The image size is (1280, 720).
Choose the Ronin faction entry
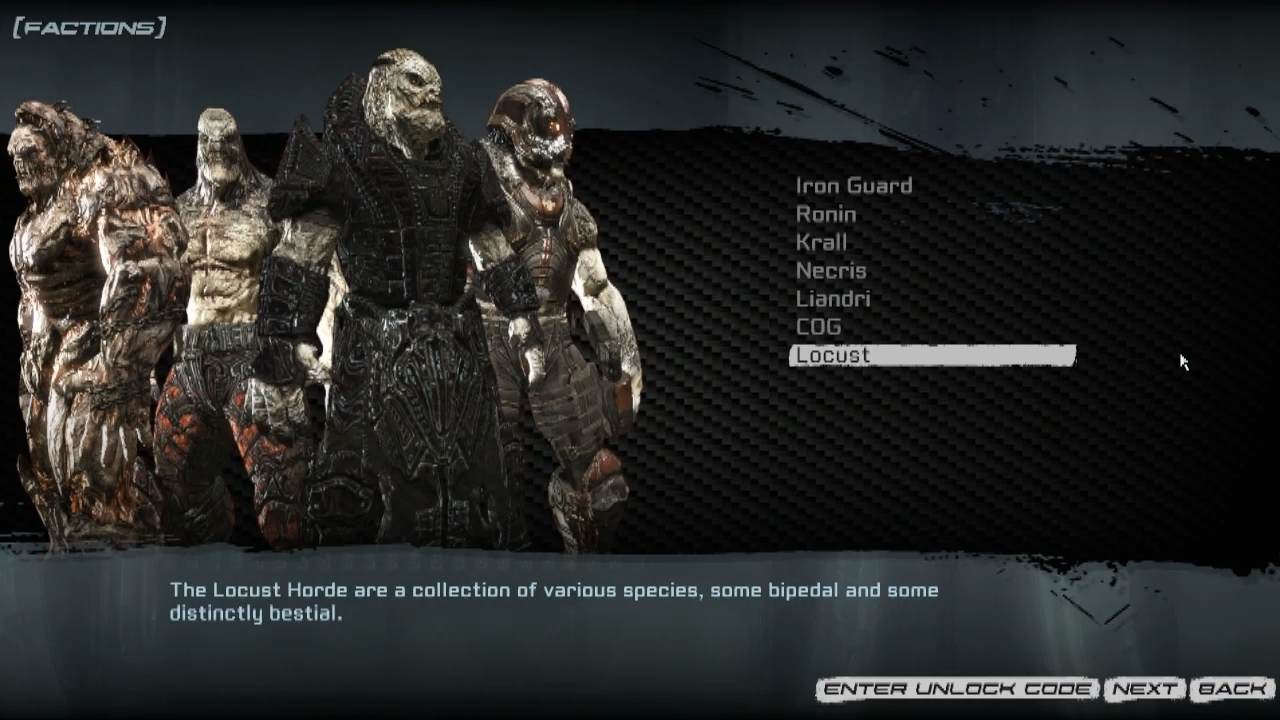[826, 214]
